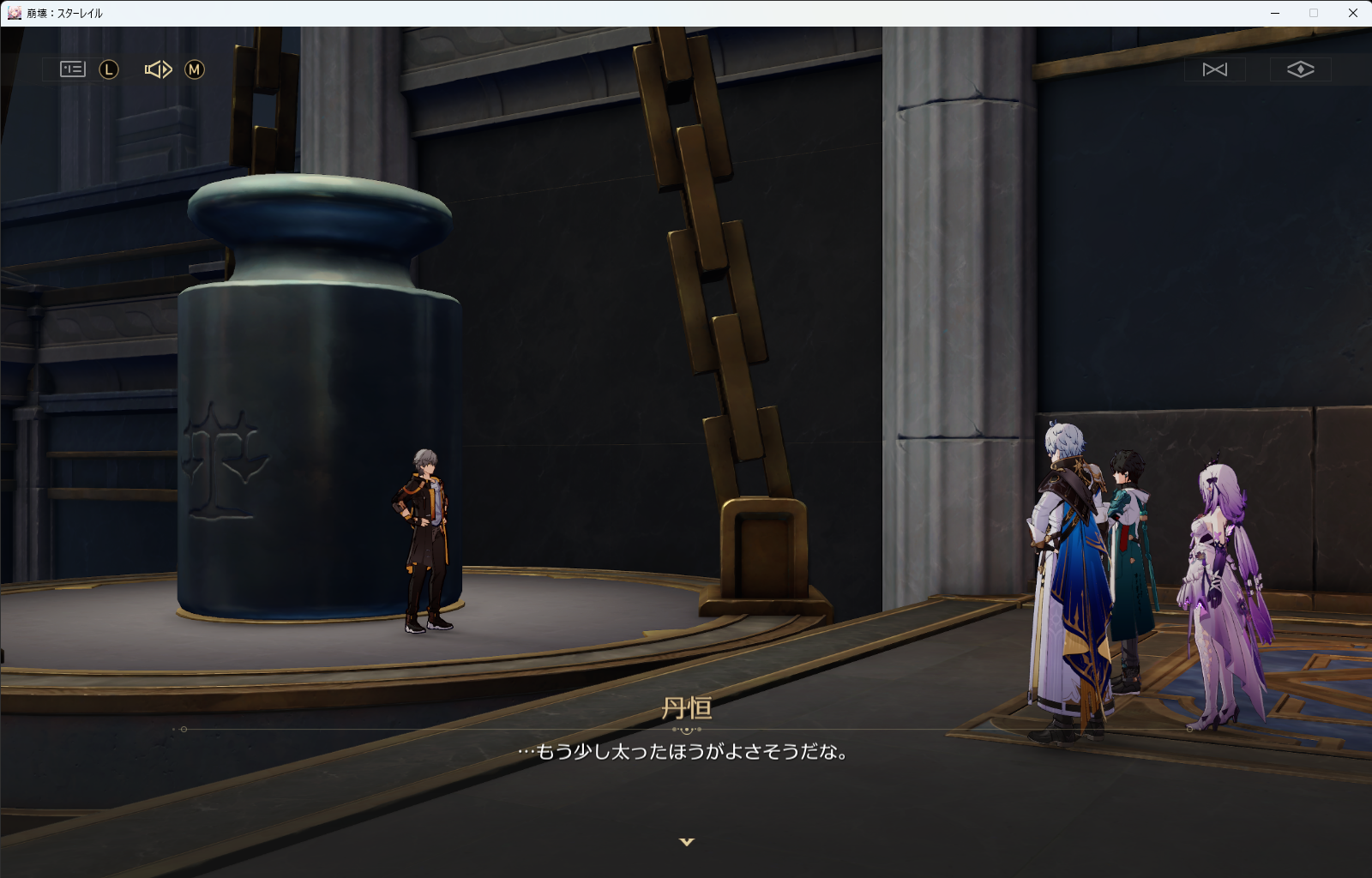1372x878 pixels.
Task: Click the maximize window control
Action: pyautogui.click(x=1313, y=13)
